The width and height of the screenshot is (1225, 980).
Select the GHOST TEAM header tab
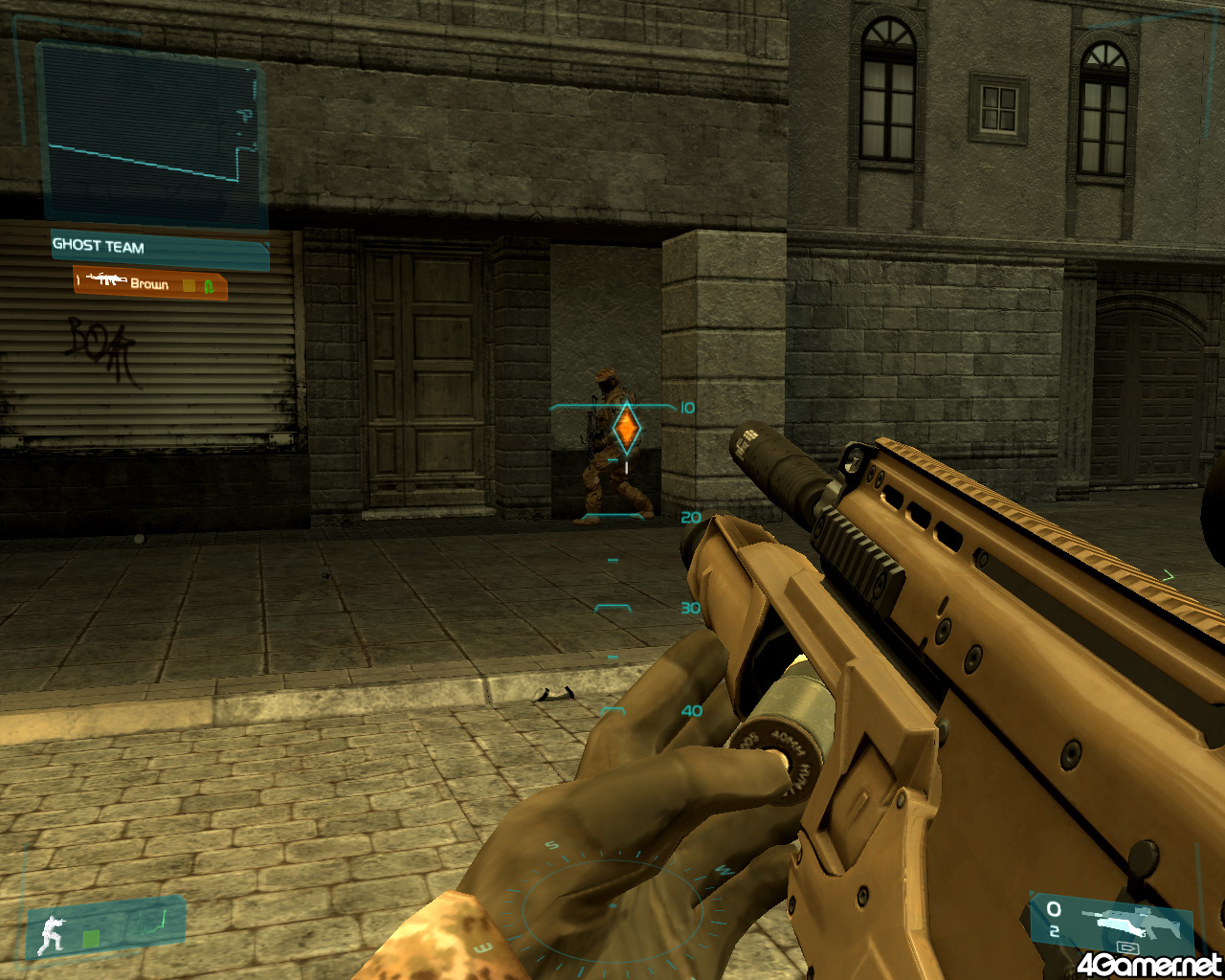click(x=98, y=247)
